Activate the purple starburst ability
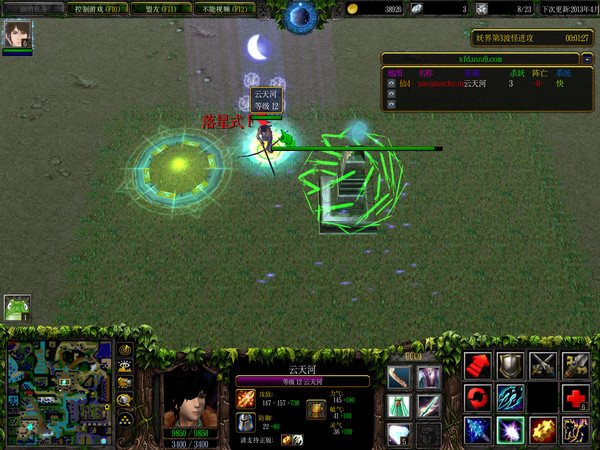 511,430
